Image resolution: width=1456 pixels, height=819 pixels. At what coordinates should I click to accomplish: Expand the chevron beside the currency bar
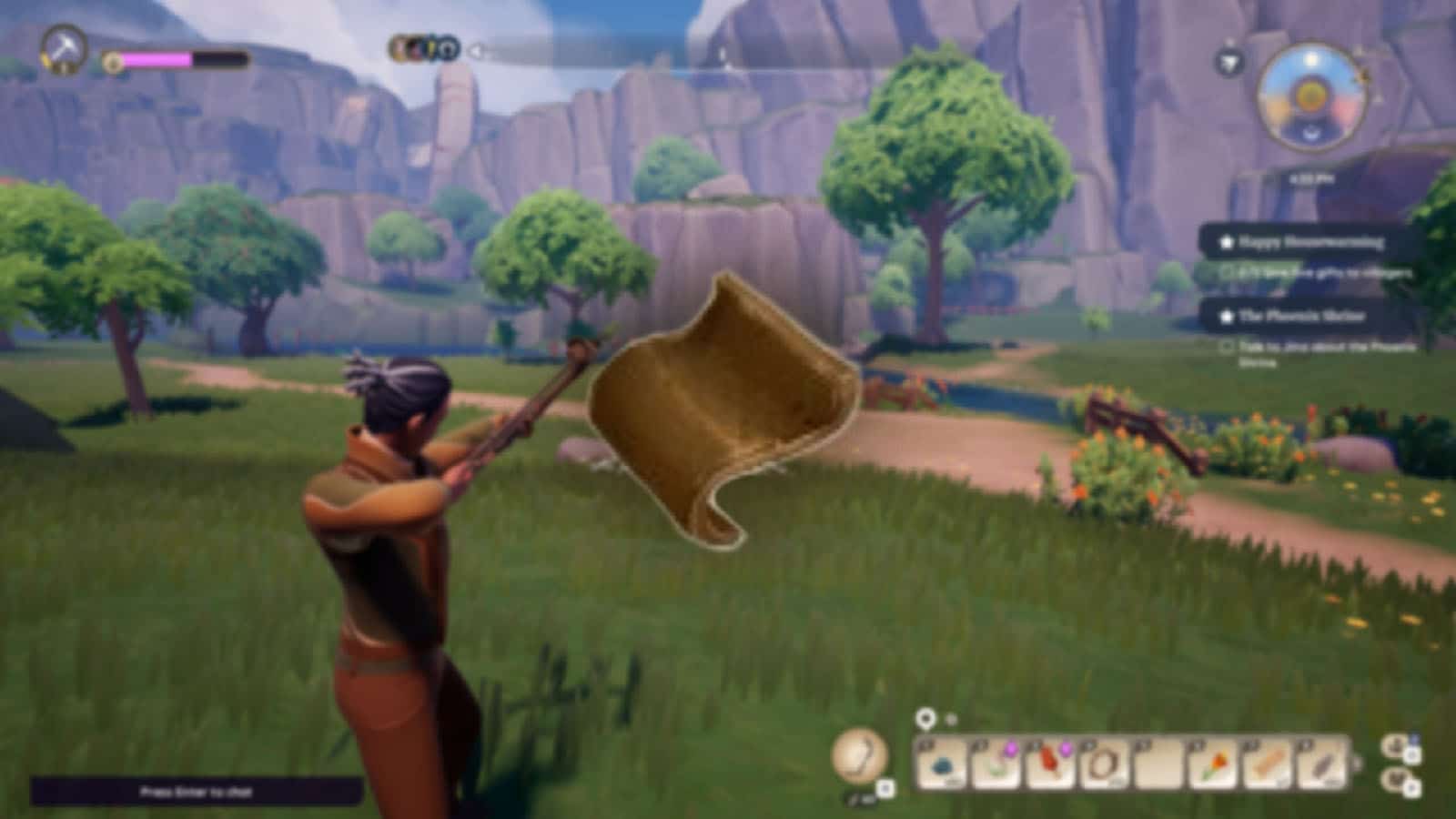click(473, 52)
